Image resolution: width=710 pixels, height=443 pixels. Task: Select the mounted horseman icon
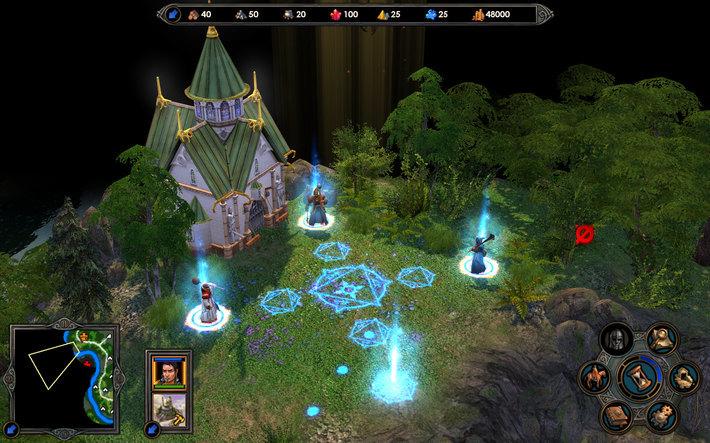click(x=596, y=378)
